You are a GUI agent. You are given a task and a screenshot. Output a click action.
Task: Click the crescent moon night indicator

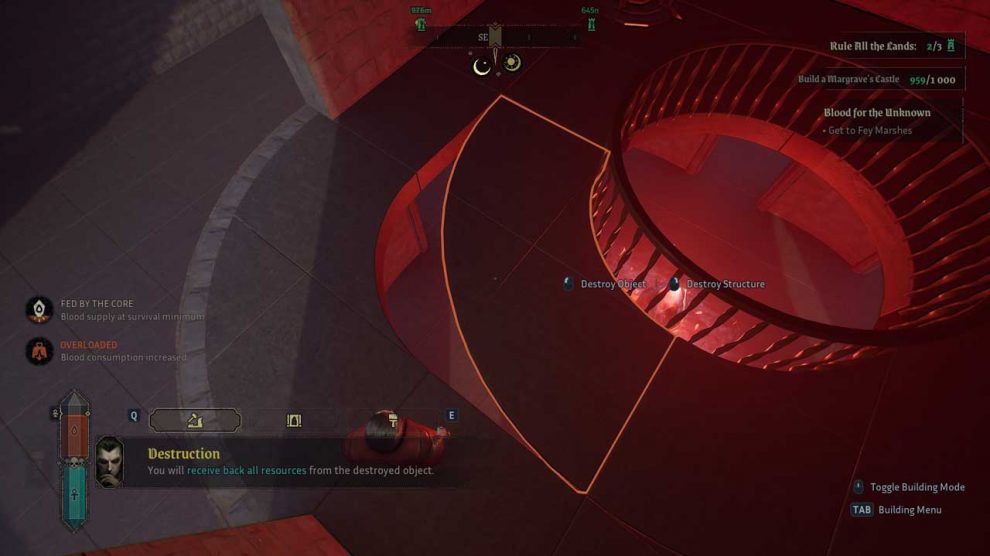click(x=482, y=65)
